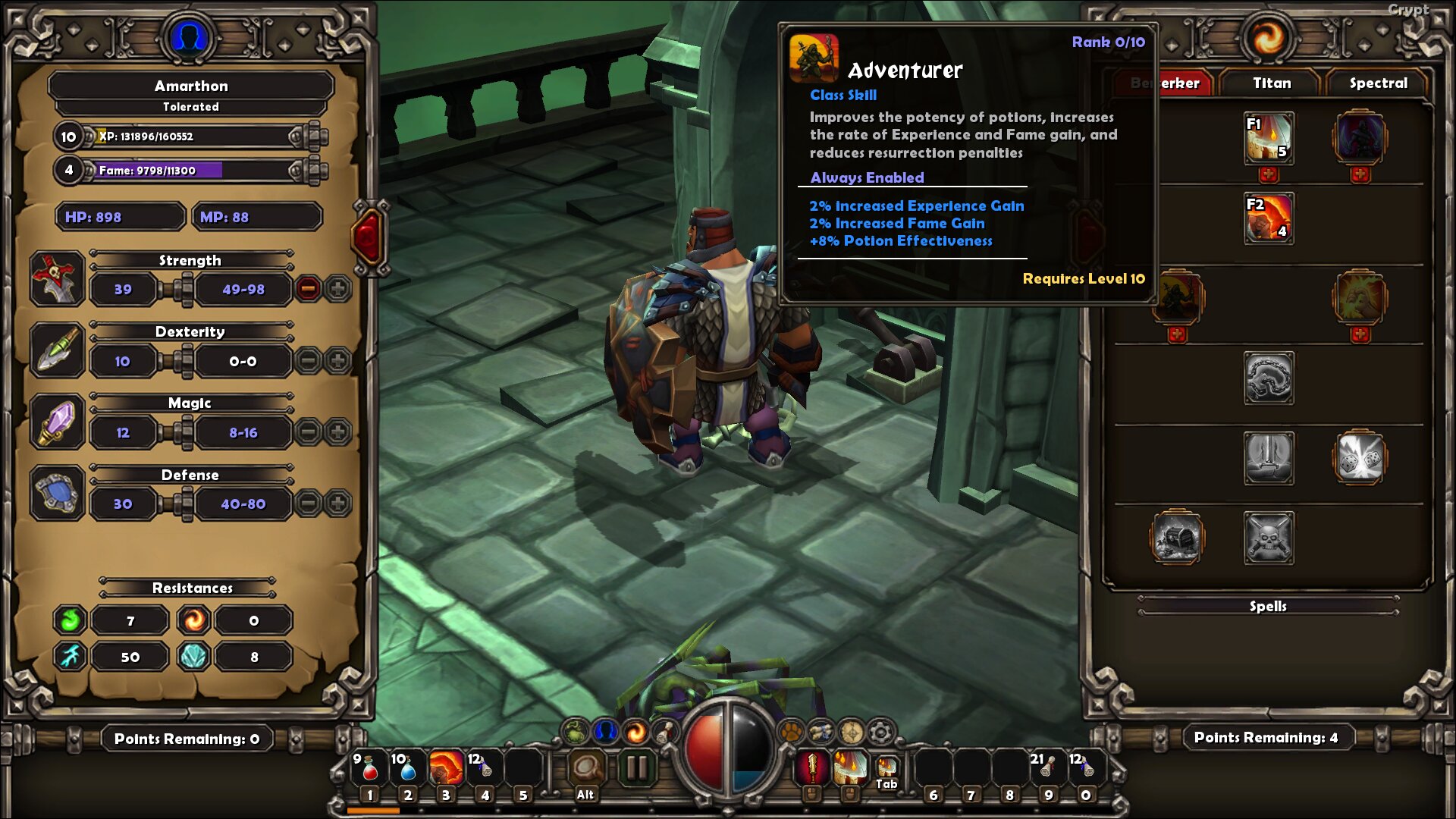
Task: Add a rank to the Adventurer skill
Action: click(1177, 334)
